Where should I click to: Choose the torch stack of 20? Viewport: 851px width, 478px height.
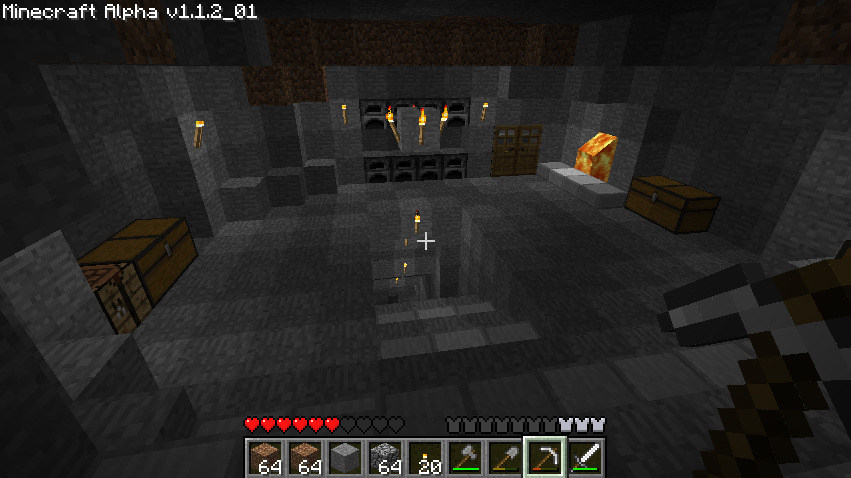pos(424,458)
